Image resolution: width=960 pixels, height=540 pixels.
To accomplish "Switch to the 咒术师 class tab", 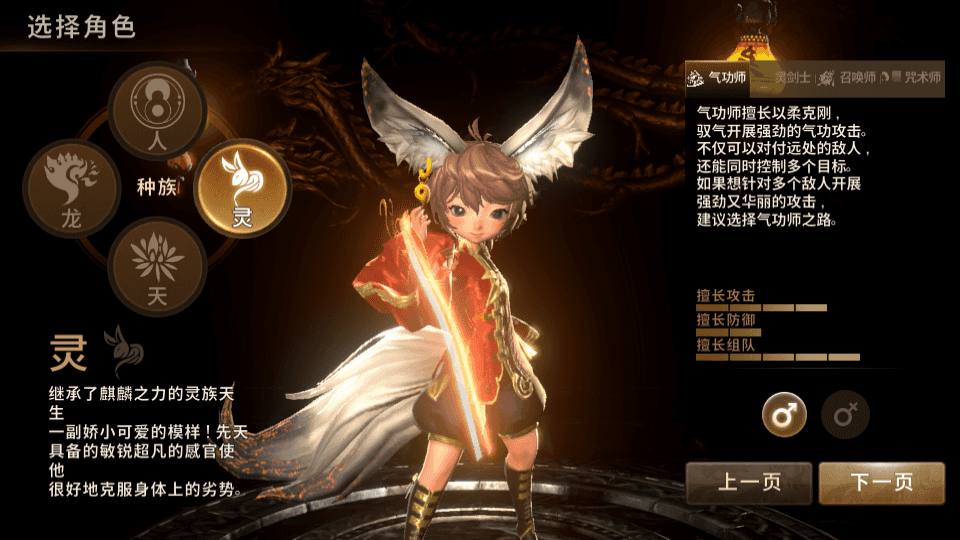I will click(913, 77).
